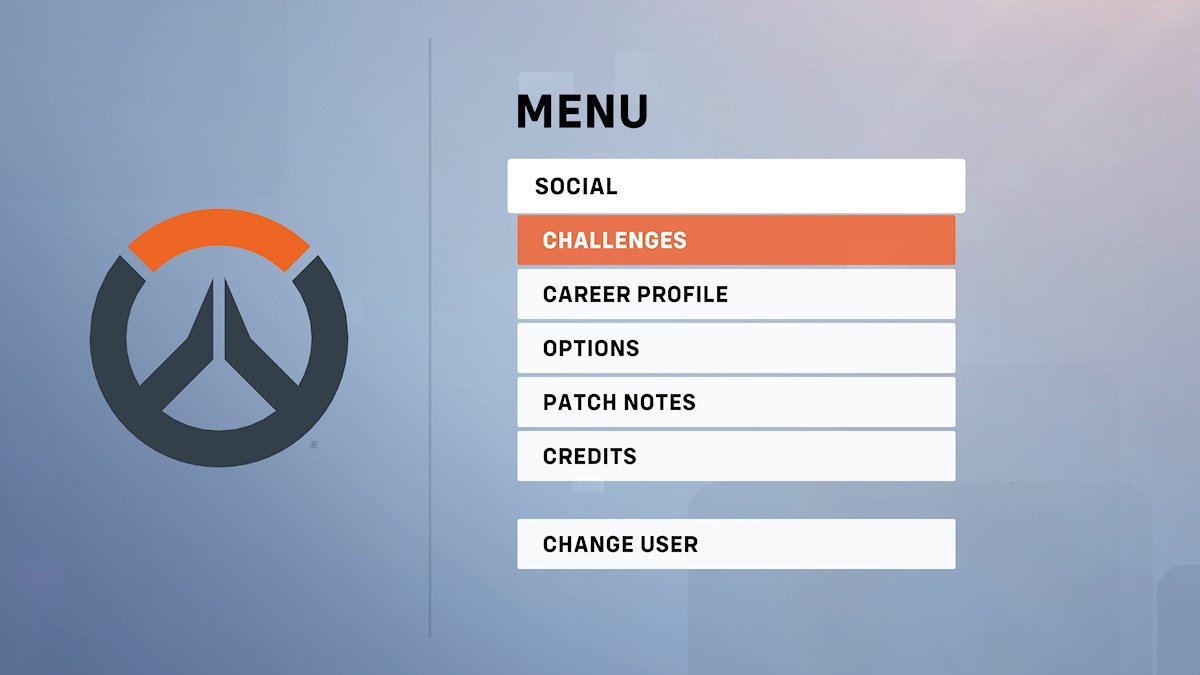Select the highlighted Challenges option

pyautogui.click(x=736, y=240)
